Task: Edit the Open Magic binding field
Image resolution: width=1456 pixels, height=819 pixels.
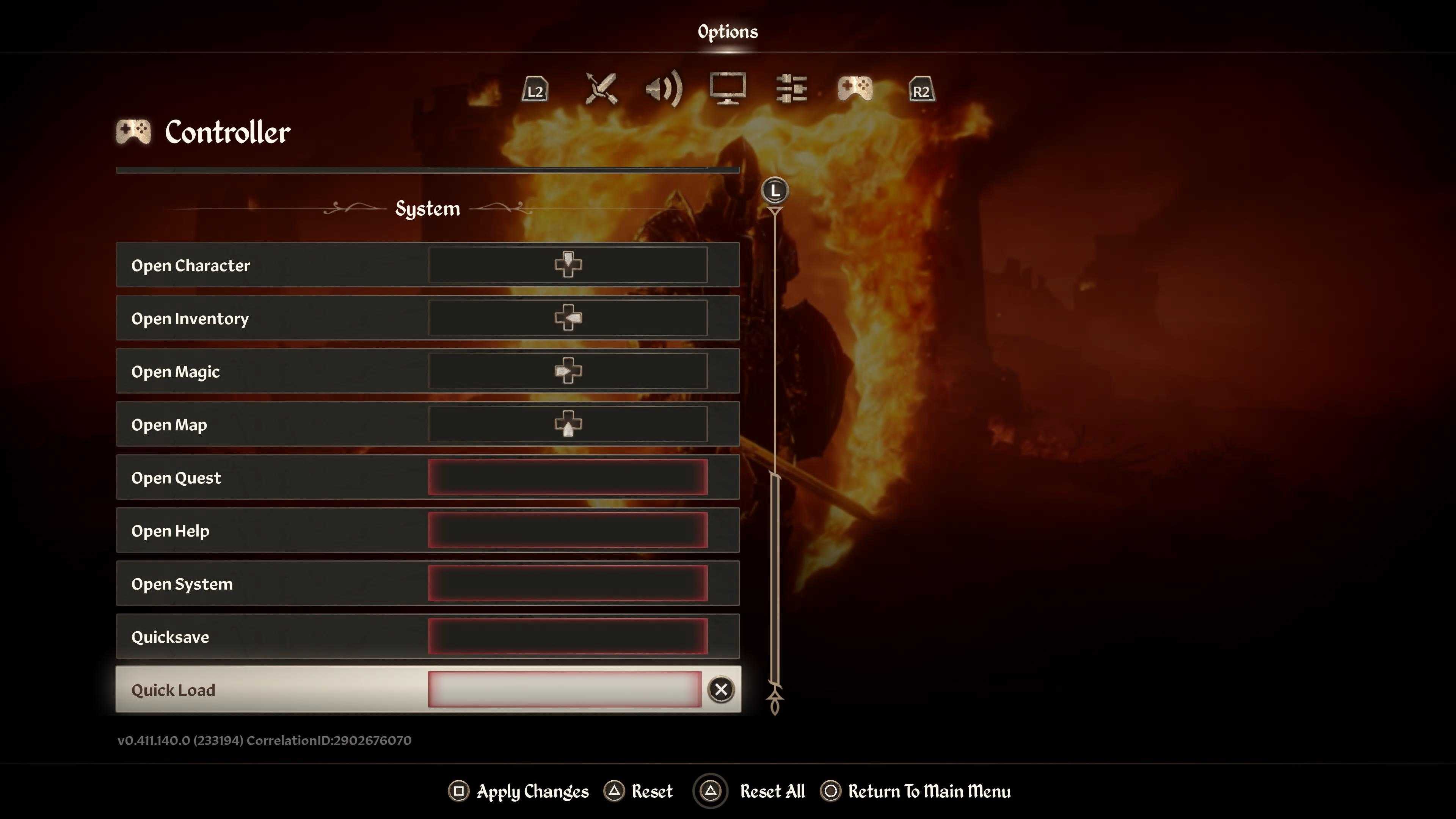Action: point(568,371)
